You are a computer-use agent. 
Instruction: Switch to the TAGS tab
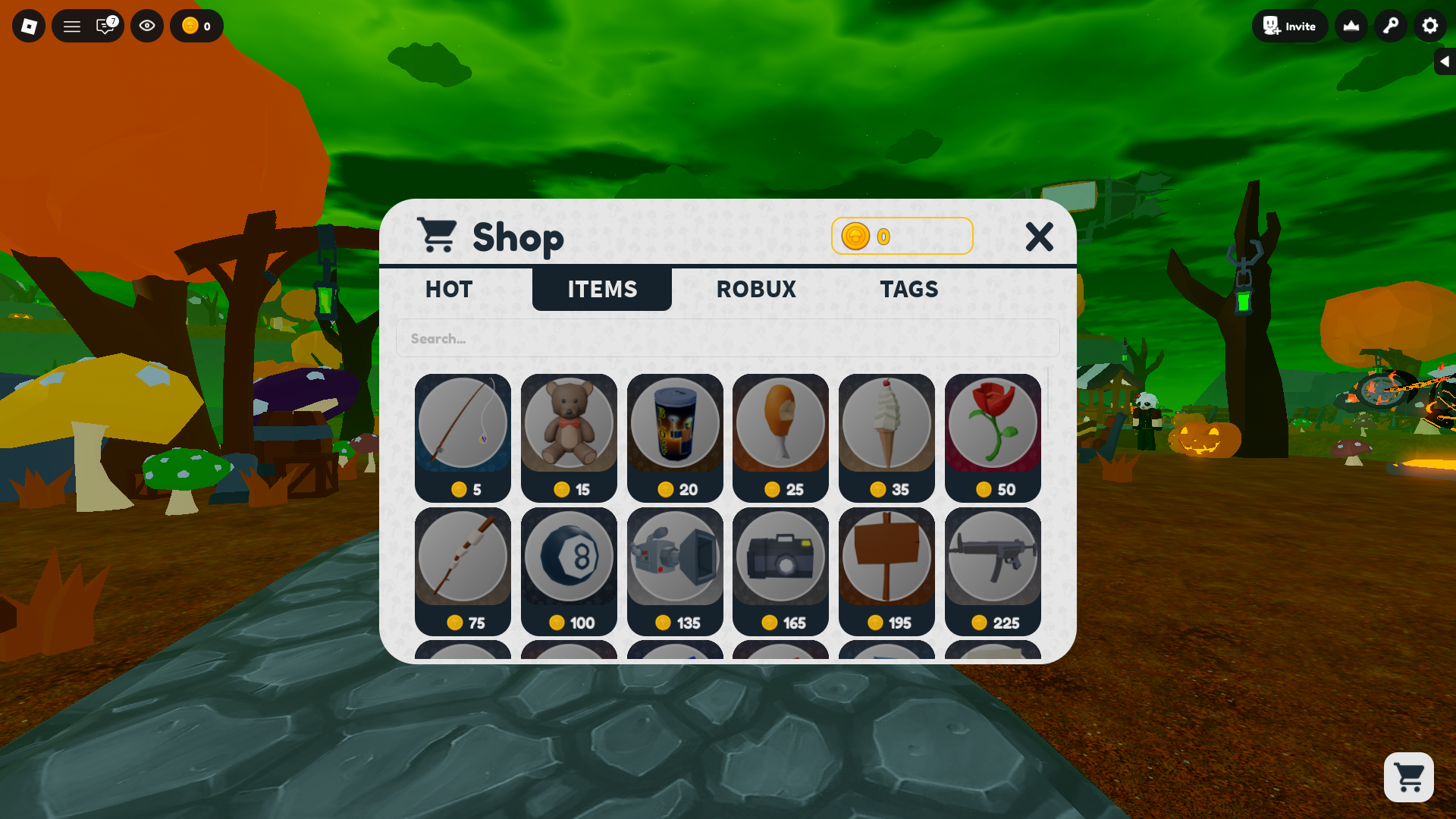909,289
